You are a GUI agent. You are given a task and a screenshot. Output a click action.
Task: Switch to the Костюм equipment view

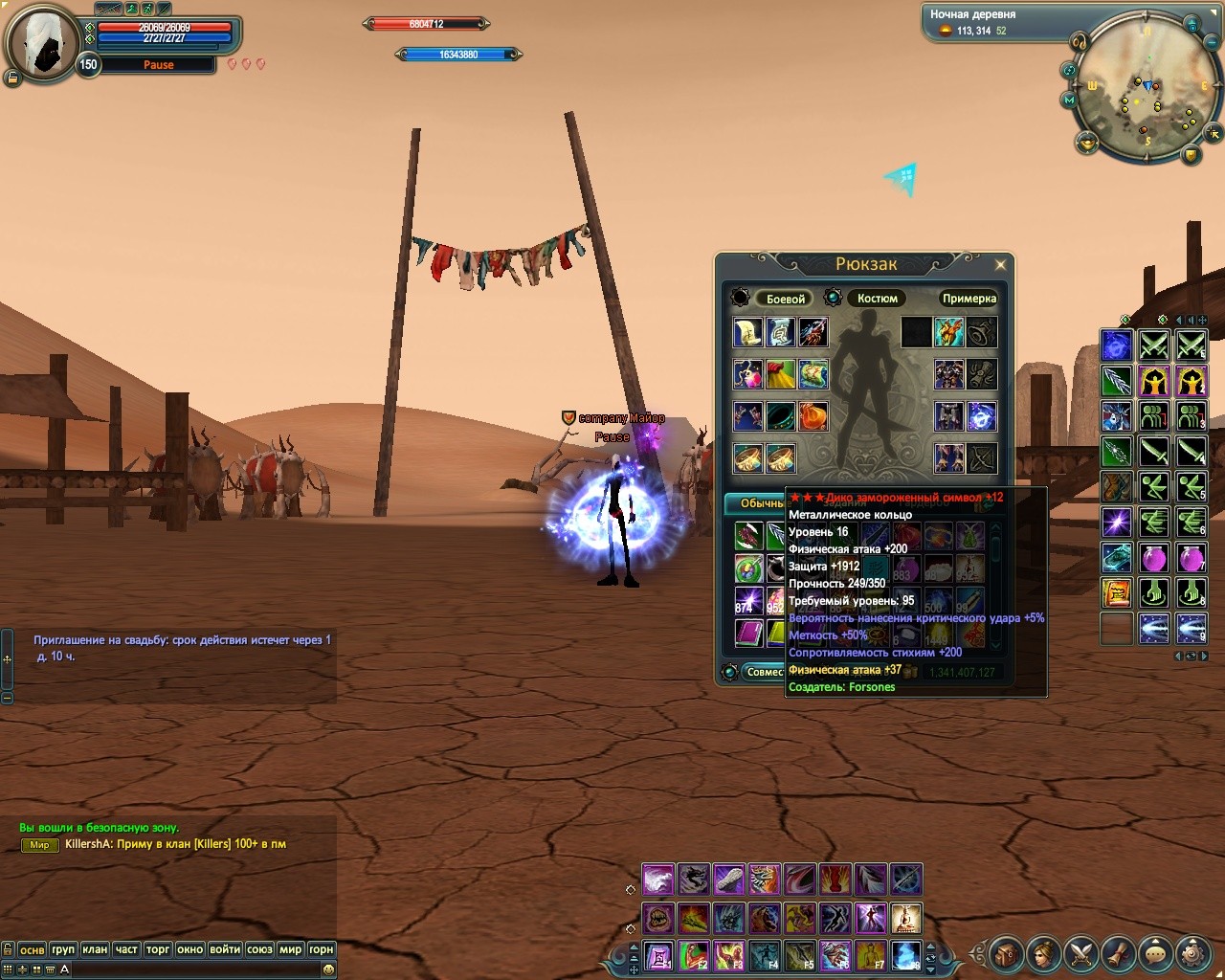877,299
